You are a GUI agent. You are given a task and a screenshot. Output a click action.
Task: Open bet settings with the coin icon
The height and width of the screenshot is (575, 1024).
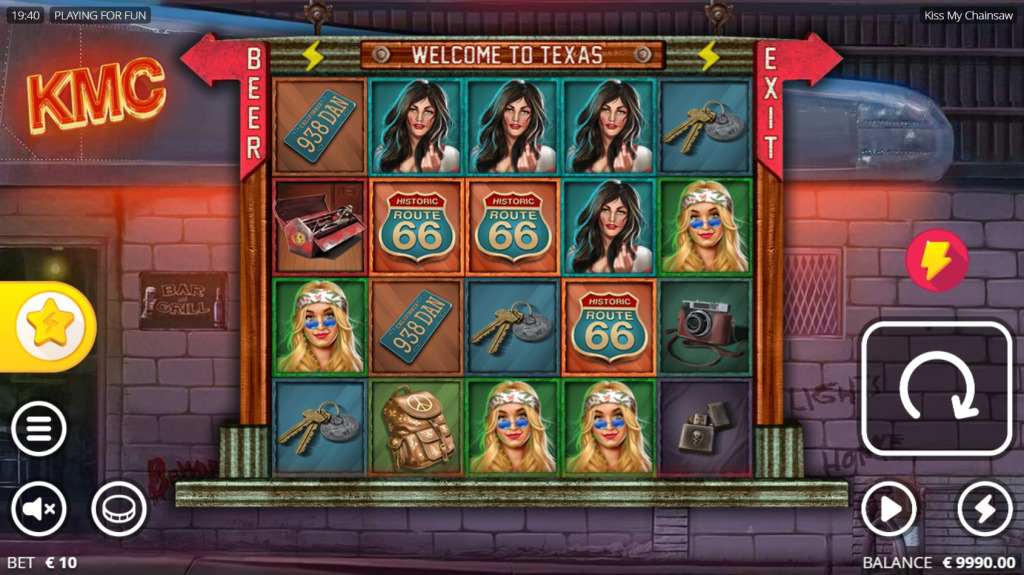pos(119,510)
